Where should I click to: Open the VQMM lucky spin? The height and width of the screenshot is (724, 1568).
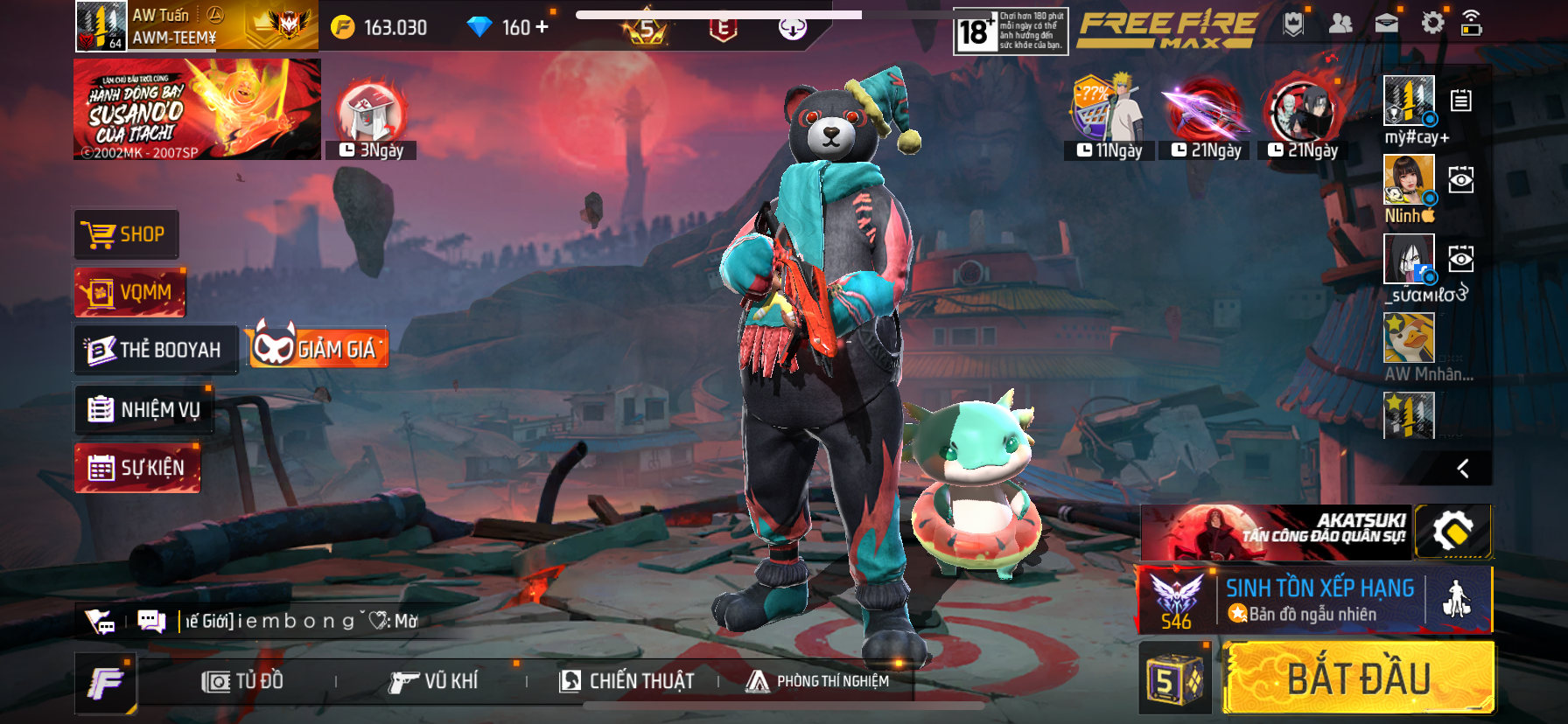pyautogui.click(x=130, y=292)
